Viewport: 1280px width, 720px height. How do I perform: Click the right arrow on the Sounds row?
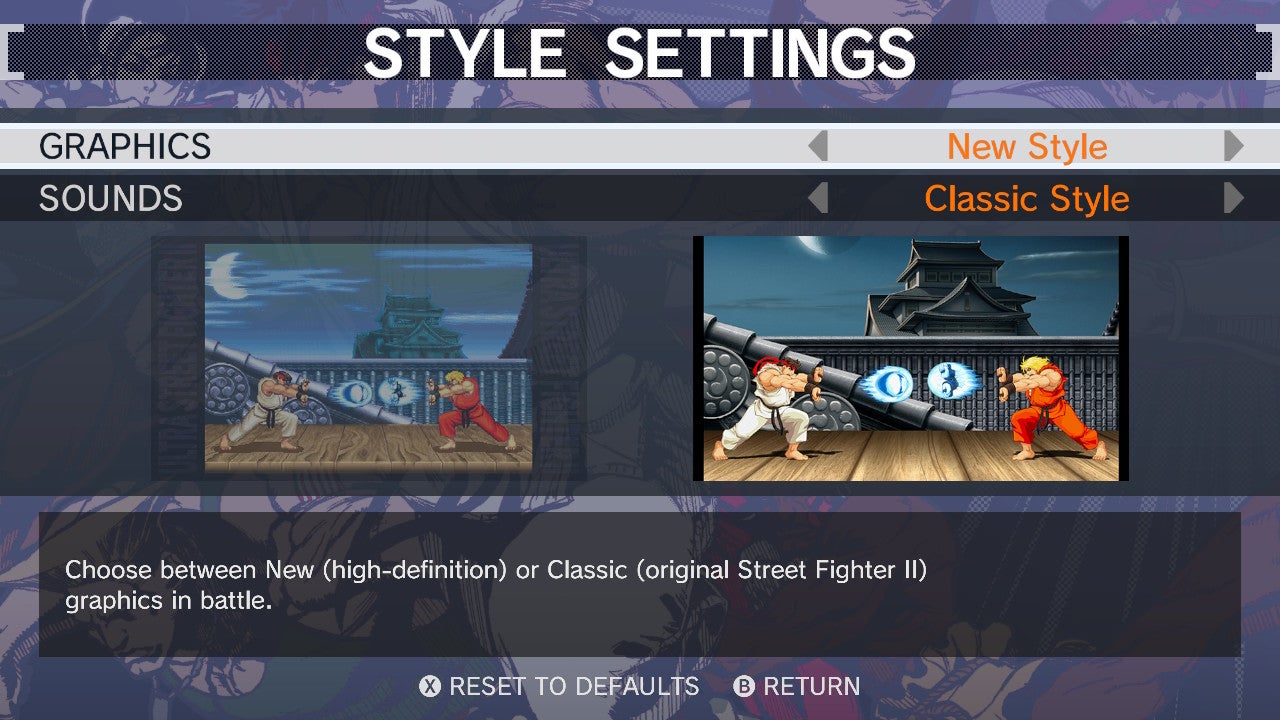tap(1234, 199)
